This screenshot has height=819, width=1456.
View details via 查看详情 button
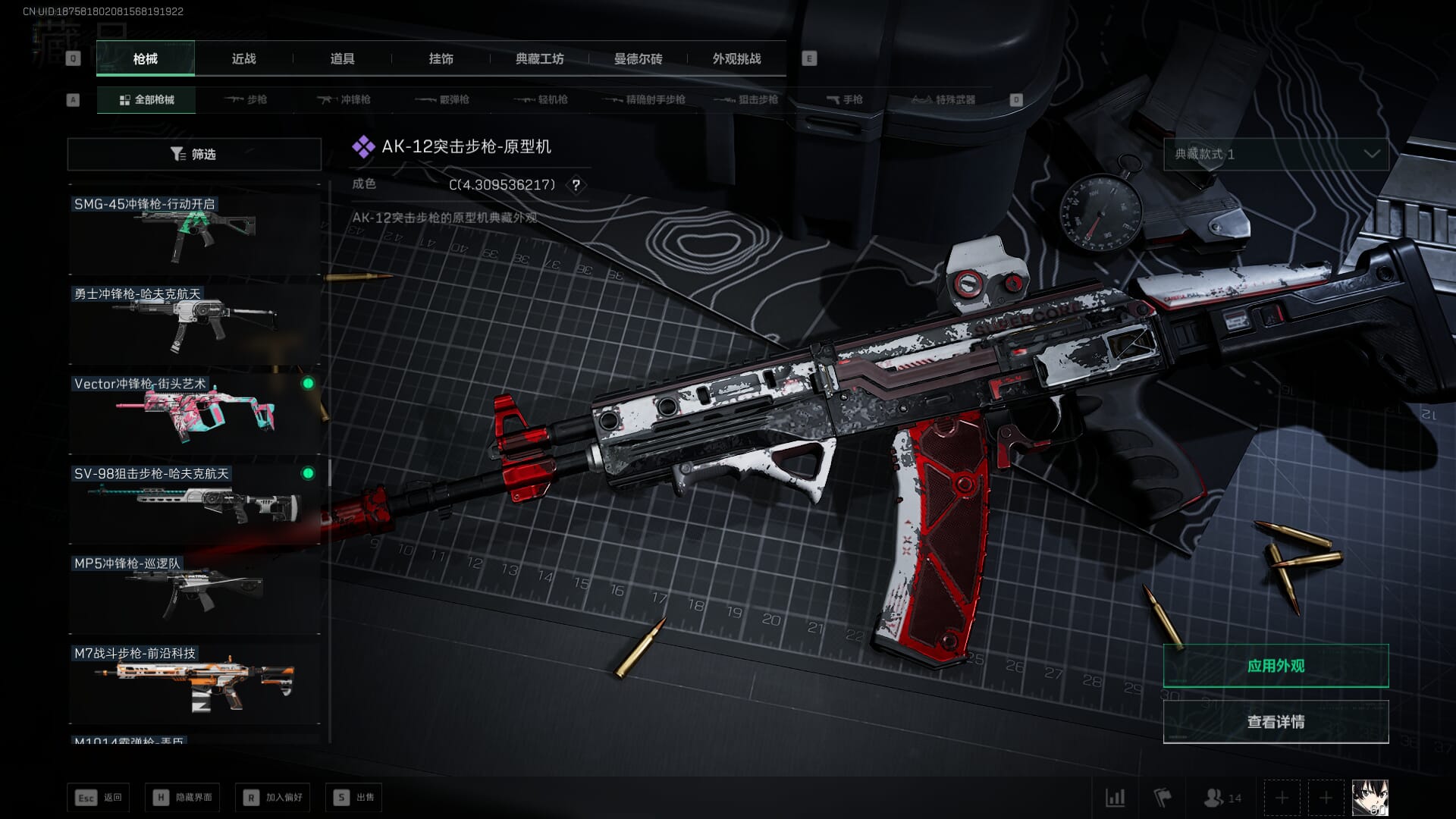click(1276, 721)
